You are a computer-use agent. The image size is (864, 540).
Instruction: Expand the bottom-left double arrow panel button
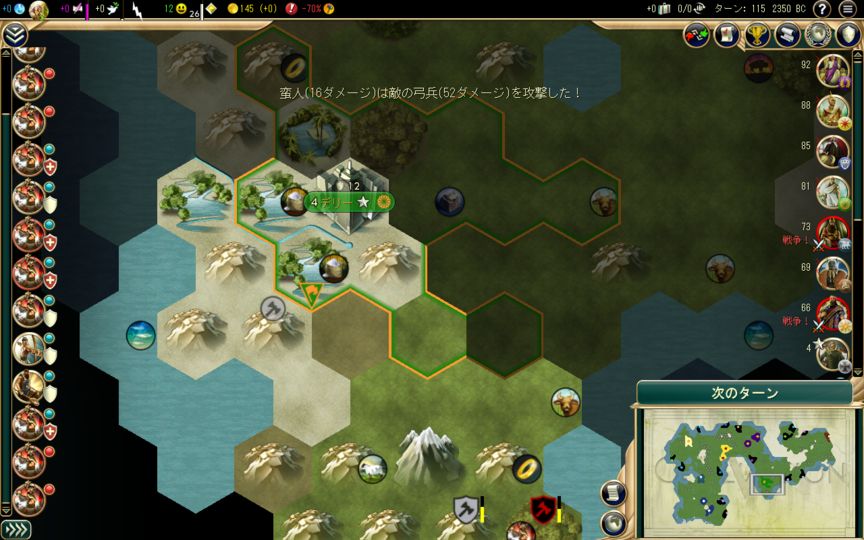pos(15,529)
